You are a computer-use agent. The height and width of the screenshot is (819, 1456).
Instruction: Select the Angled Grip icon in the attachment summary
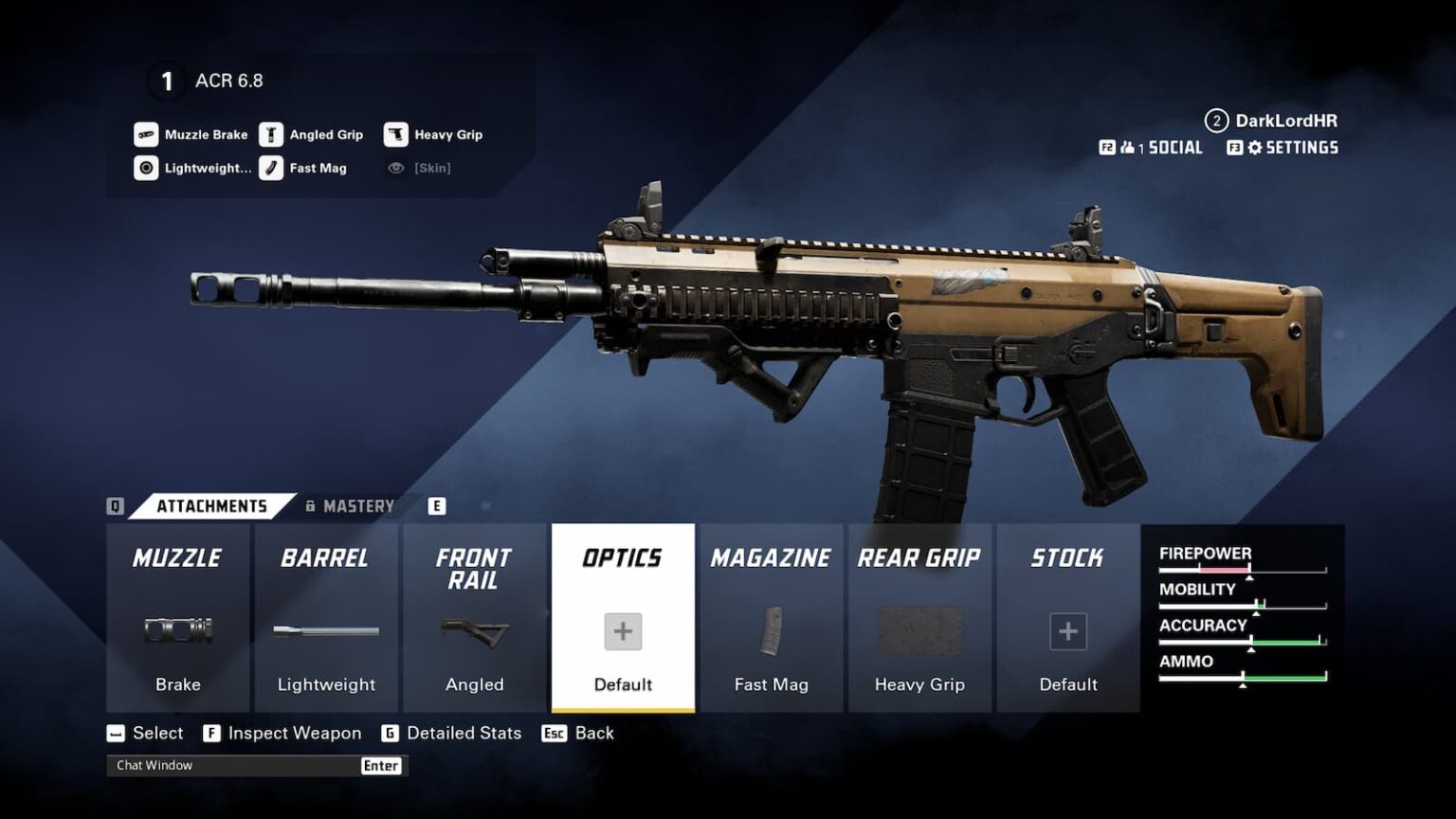(x=269, y=134)
